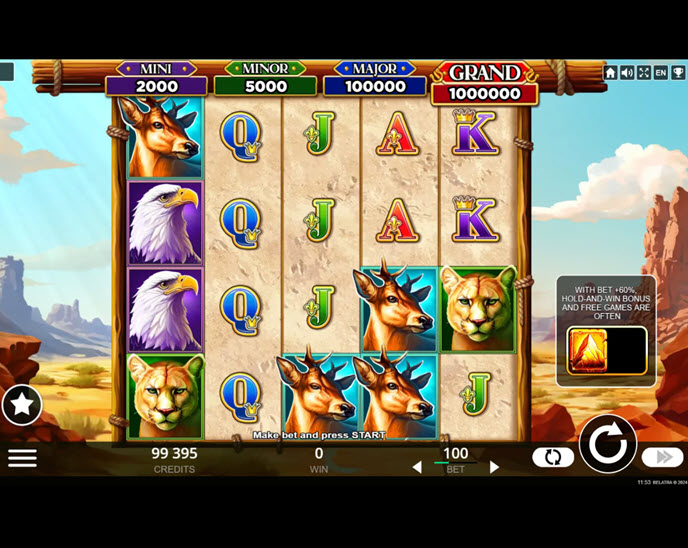
Task: Toggle the bet +60% bonus feature switch
Action: click(607, 351)
